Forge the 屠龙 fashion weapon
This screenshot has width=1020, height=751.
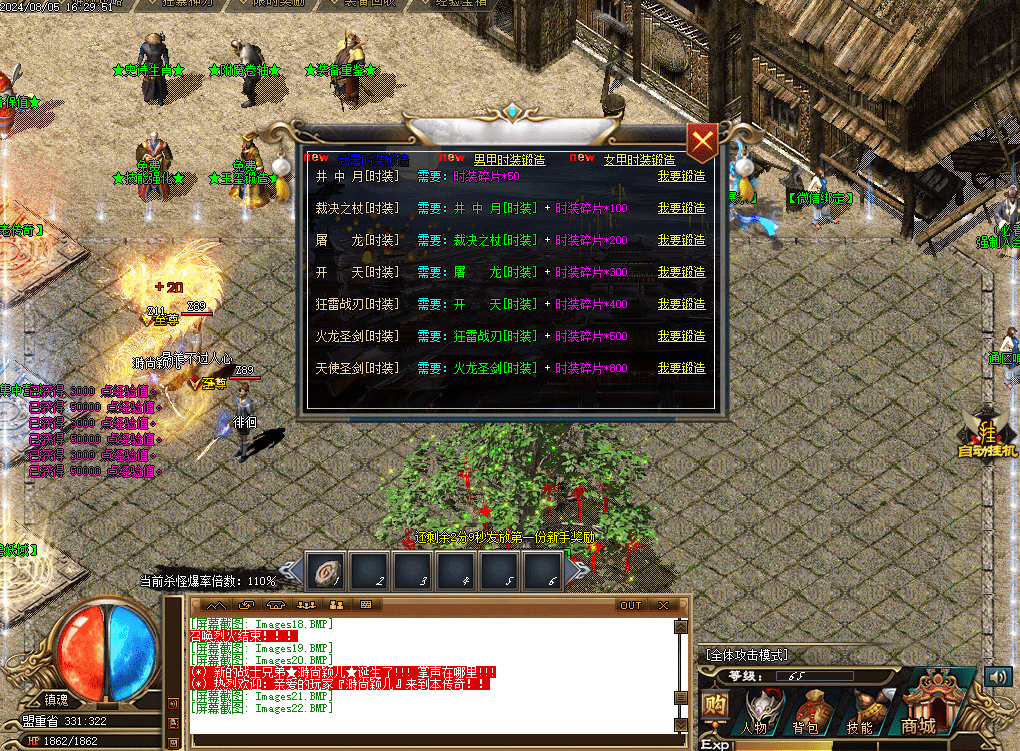tap(681, 240)
